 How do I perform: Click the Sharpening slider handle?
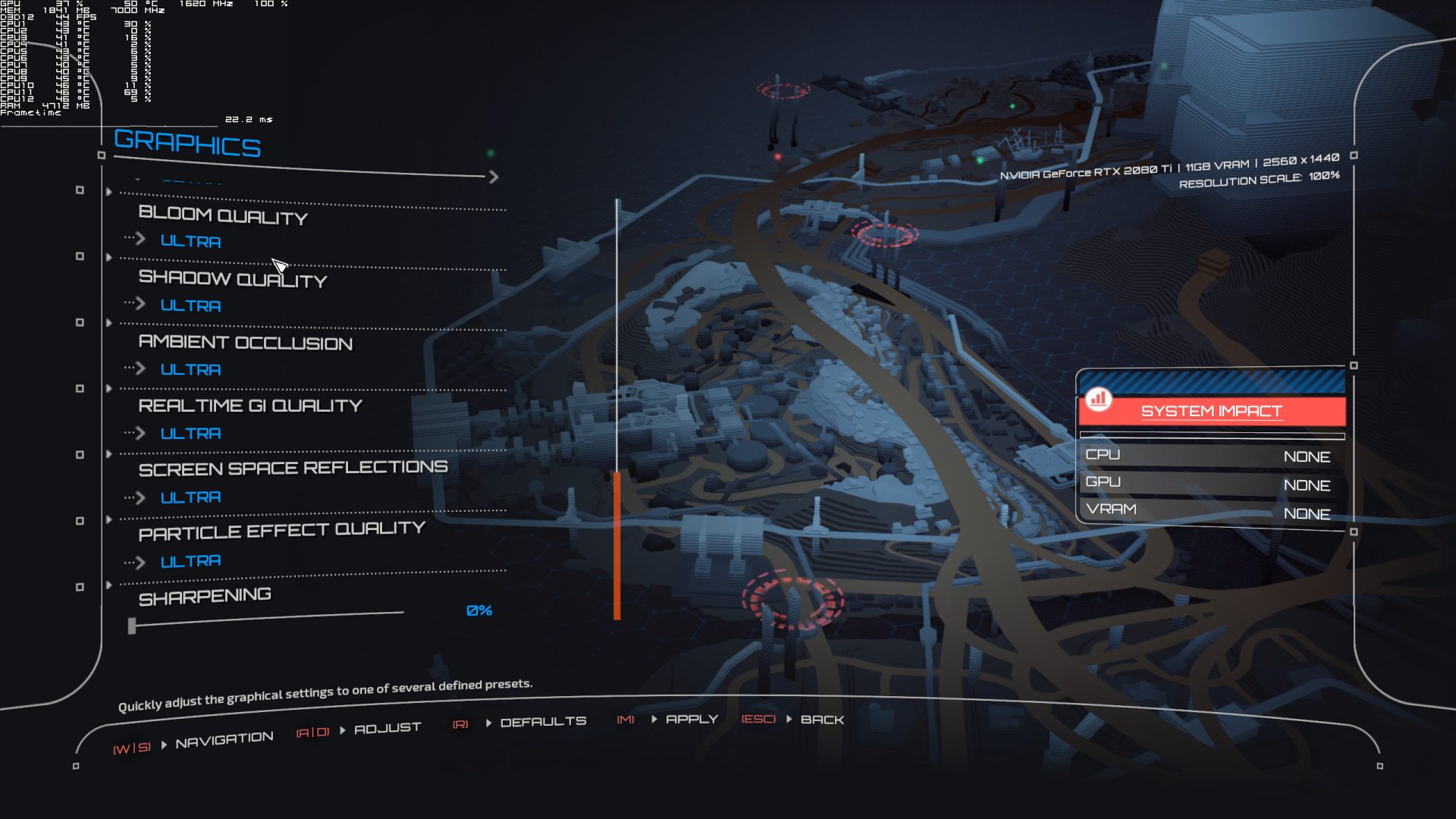[133, 625]
